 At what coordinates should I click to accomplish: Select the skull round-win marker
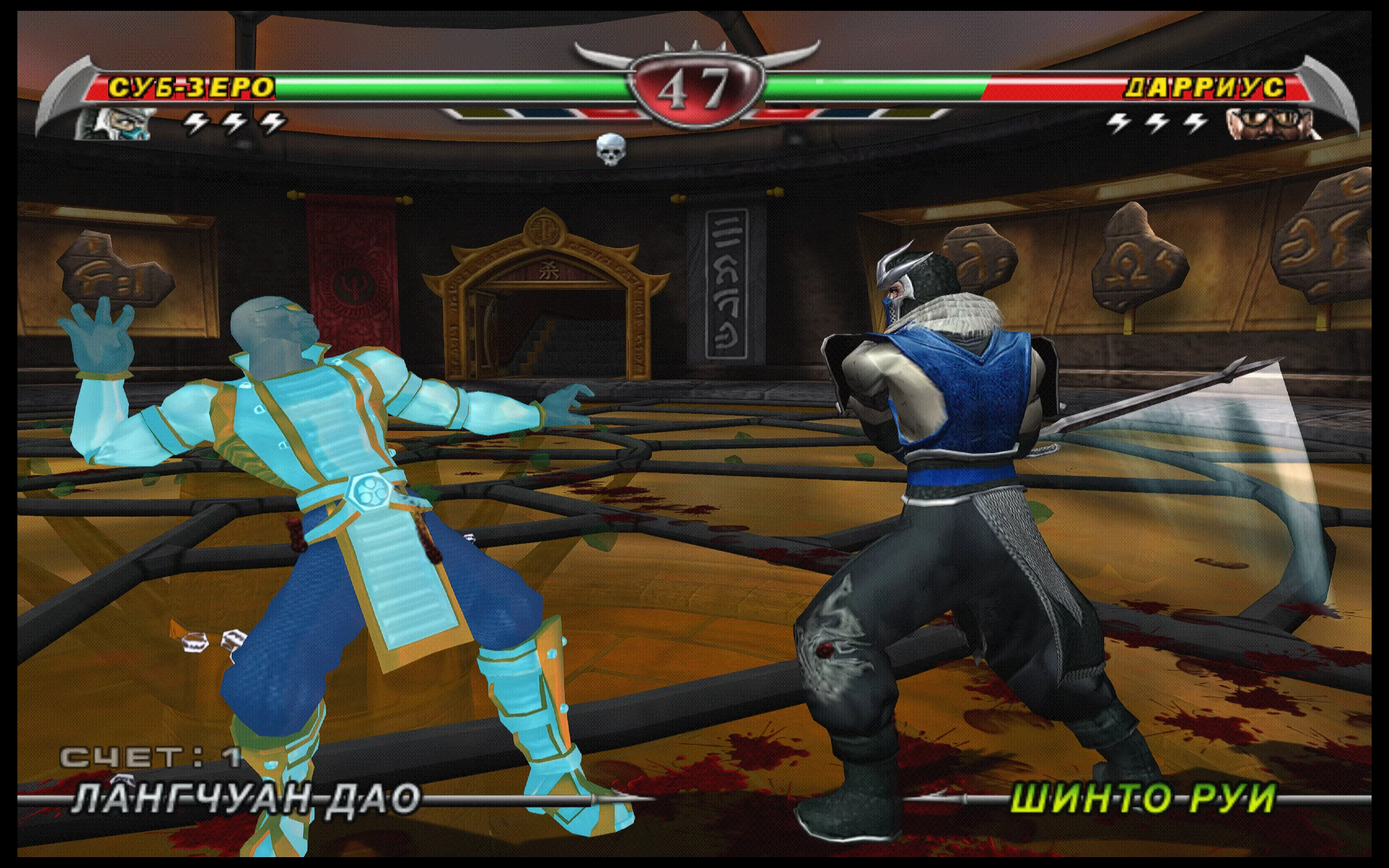tap(610, 149)
